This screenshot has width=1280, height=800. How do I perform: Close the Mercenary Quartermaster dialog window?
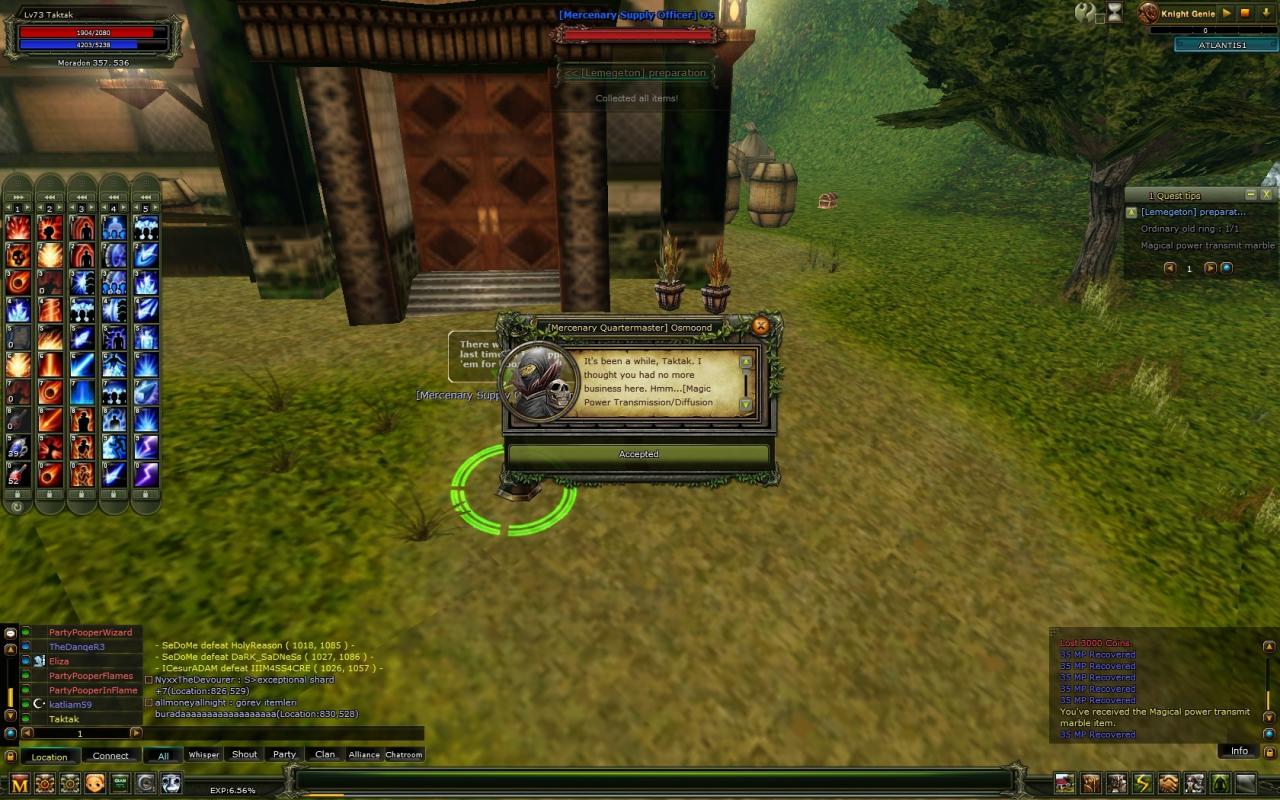point(760,326)
